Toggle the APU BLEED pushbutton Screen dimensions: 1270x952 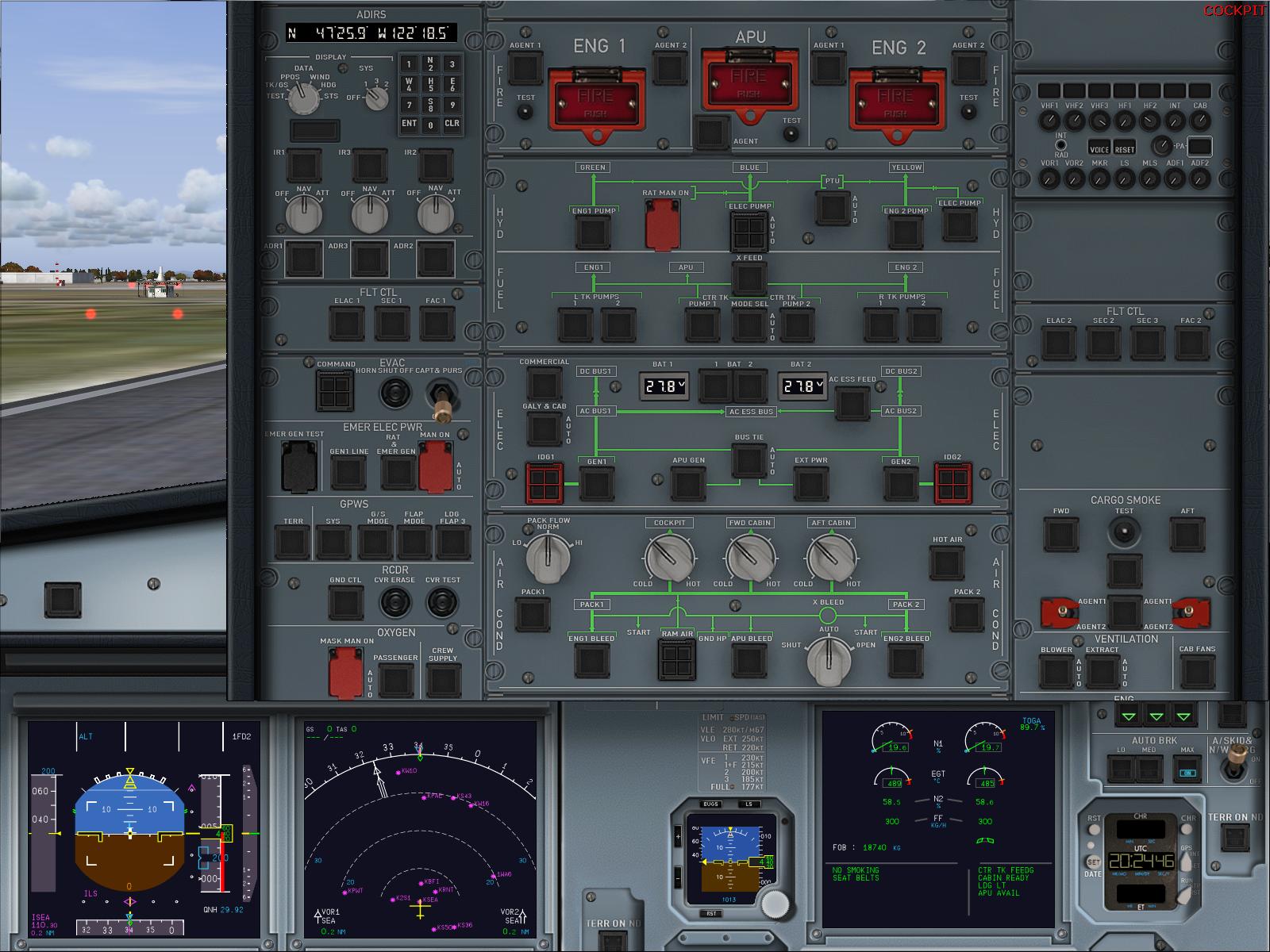(x=749, y=661)
